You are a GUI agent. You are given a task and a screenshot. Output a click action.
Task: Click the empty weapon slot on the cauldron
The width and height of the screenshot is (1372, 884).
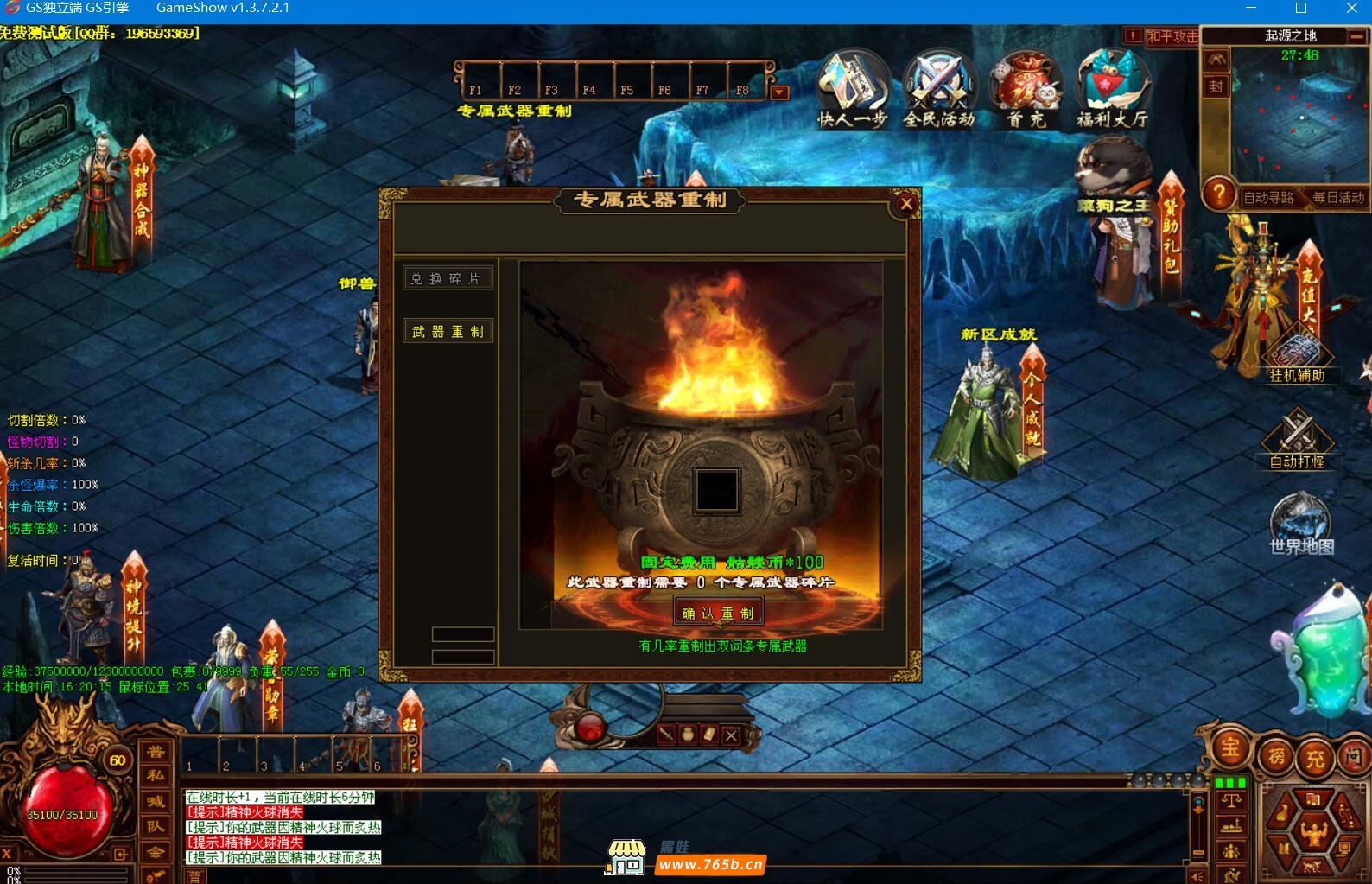(717, 490)
